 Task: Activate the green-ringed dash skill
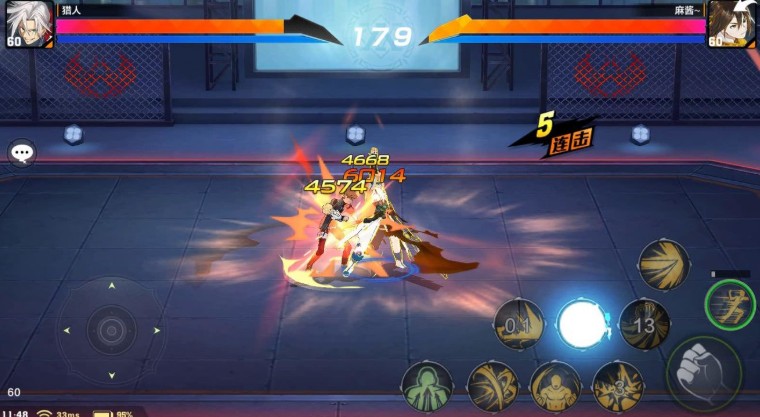click(x=729, y=304)
